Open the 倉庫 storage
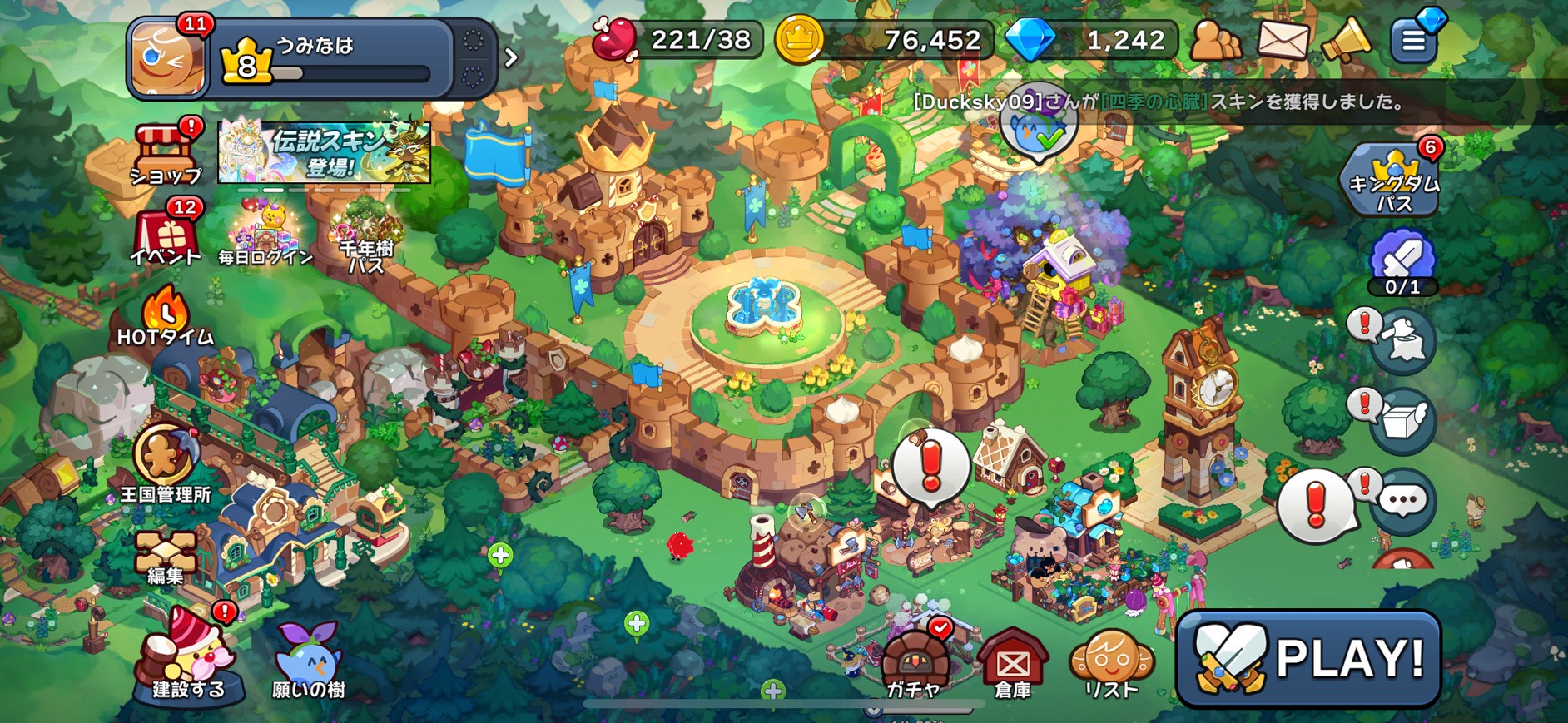The height and width of the screenshot is (723, 1568). [1012, 664]
